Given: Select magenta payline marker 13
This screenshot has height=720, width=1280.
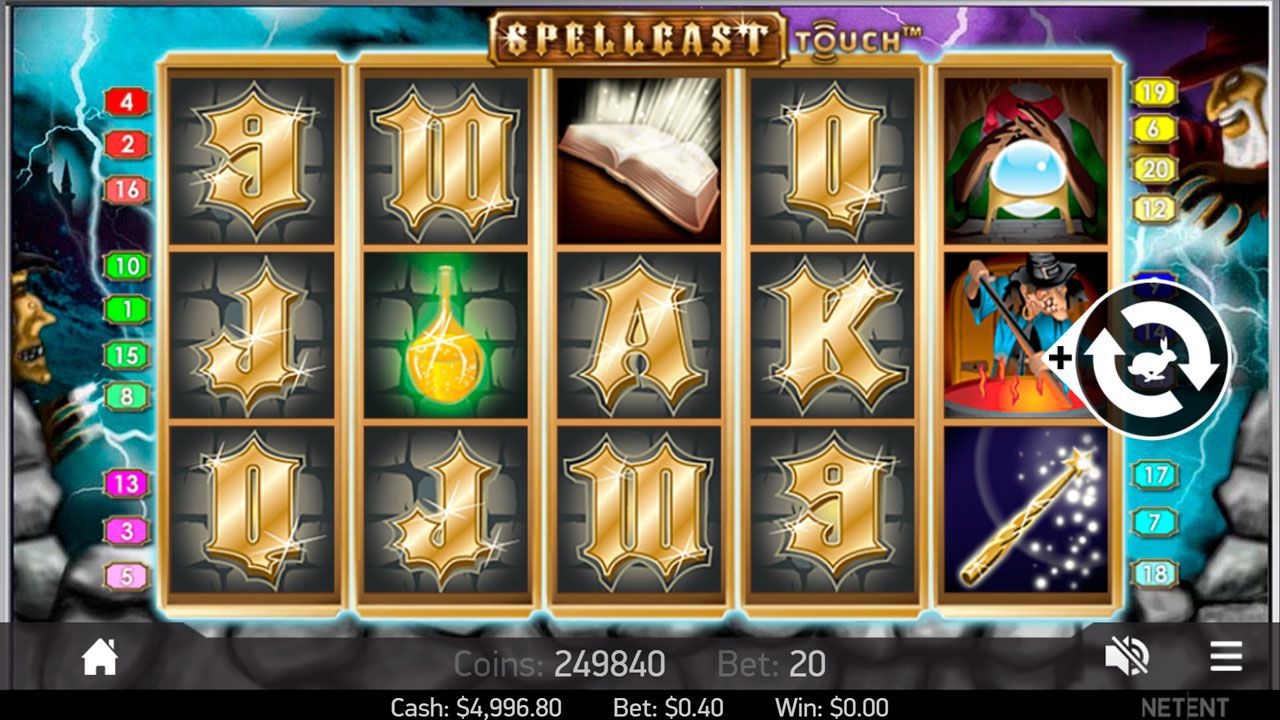Looking at the screenshot, I should pyautogui.click(x=127, y=484).
